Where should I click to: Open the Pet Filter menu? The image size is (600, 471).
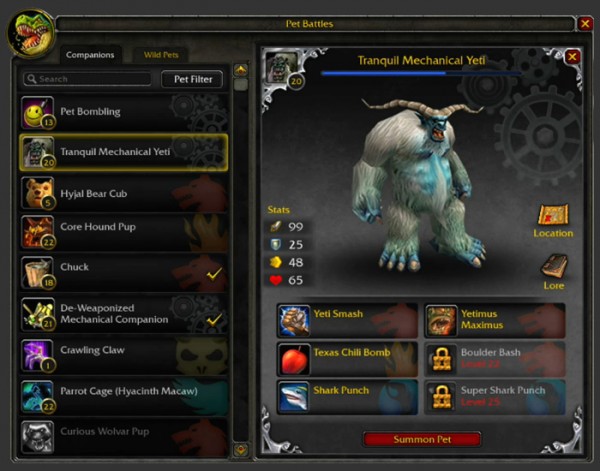[x=192, y=78]
